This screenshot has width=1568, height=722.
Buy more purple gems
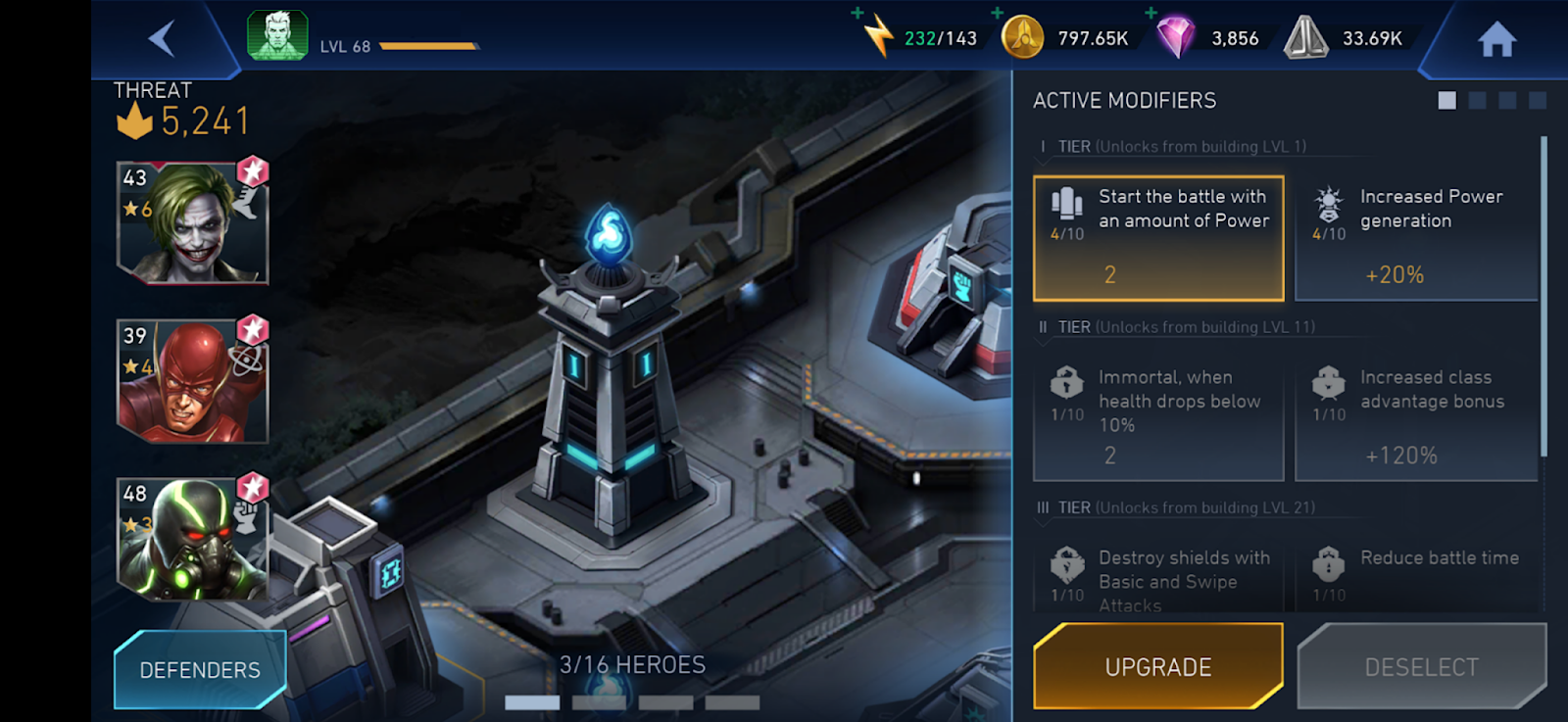(x=1151, y=14)
